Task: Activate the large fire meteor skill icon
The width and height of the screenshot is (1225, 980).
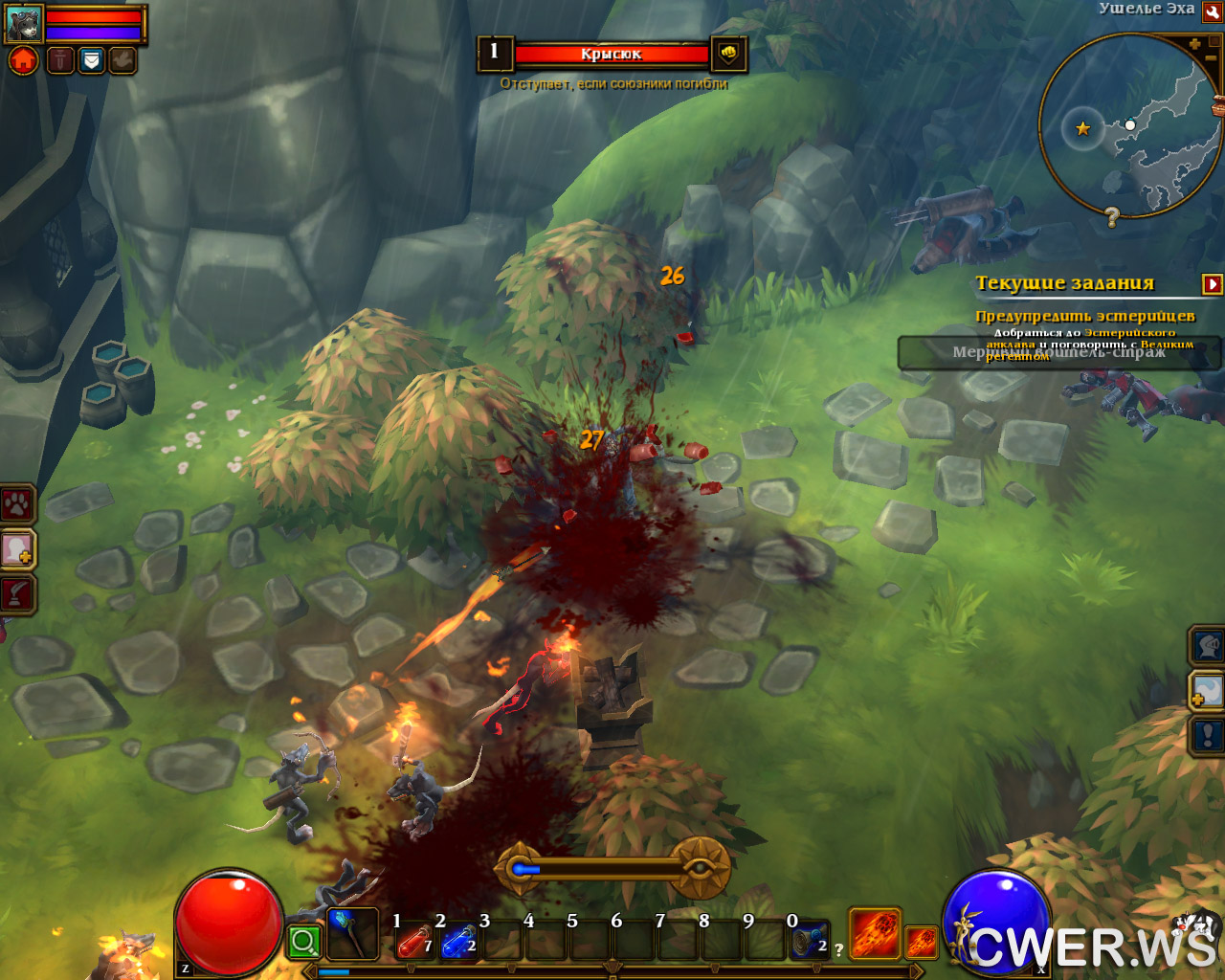Action: pos(875,933)
